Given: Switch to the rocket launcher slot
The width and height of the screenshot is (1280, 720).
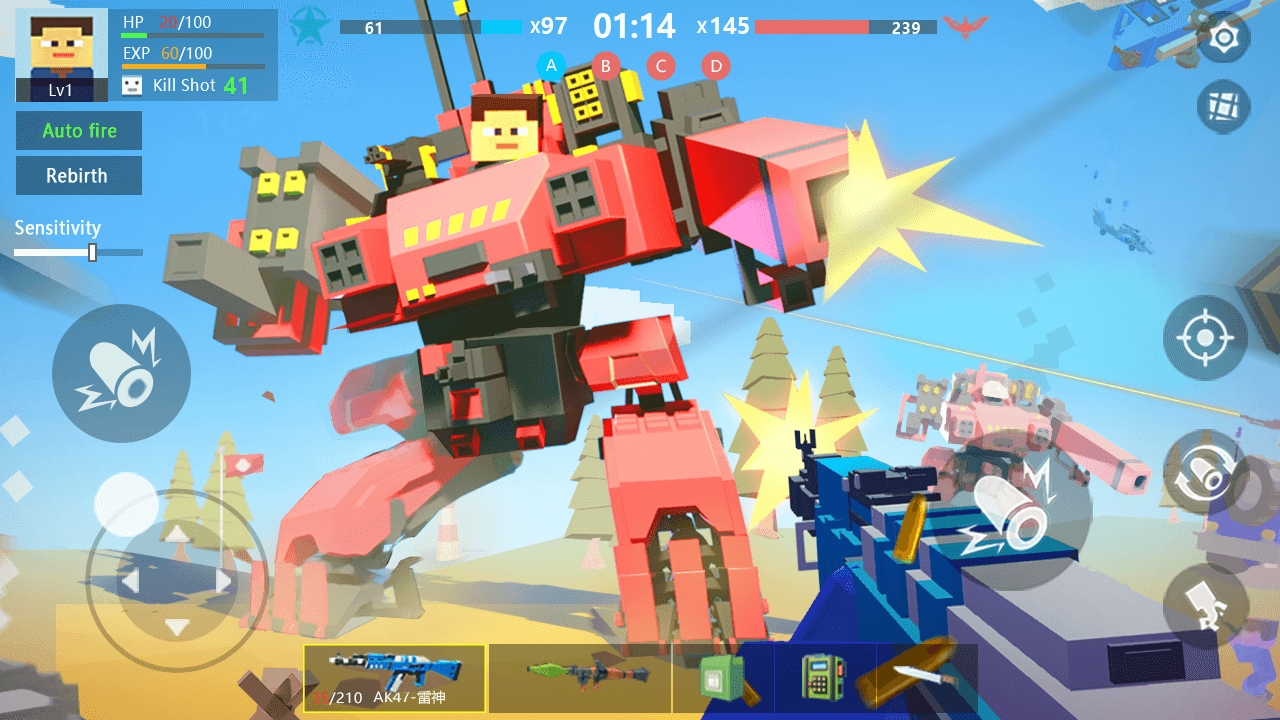Looking at the screenshot, I should [580, 678].
